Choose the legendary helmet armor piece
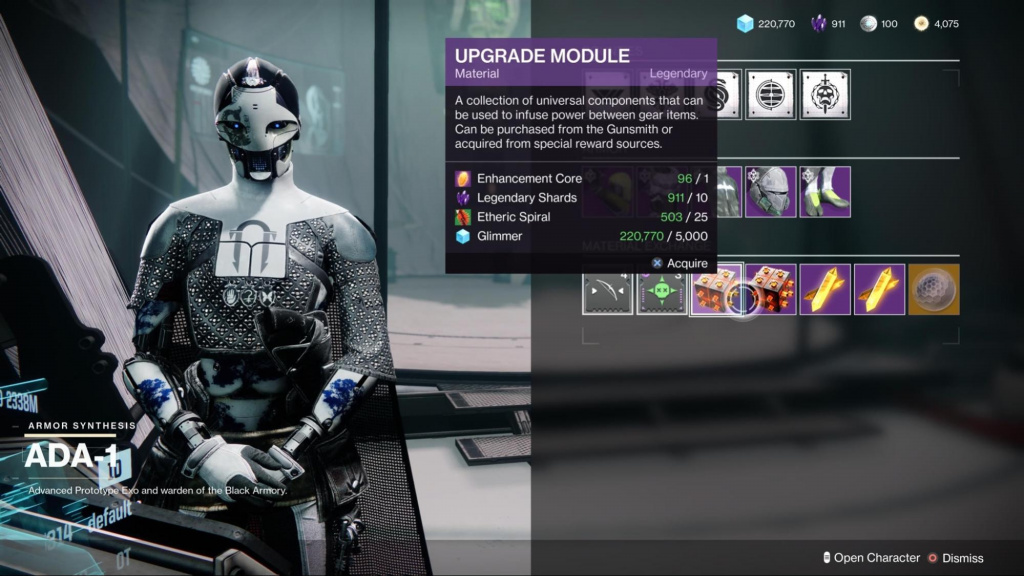 (771, 191)
